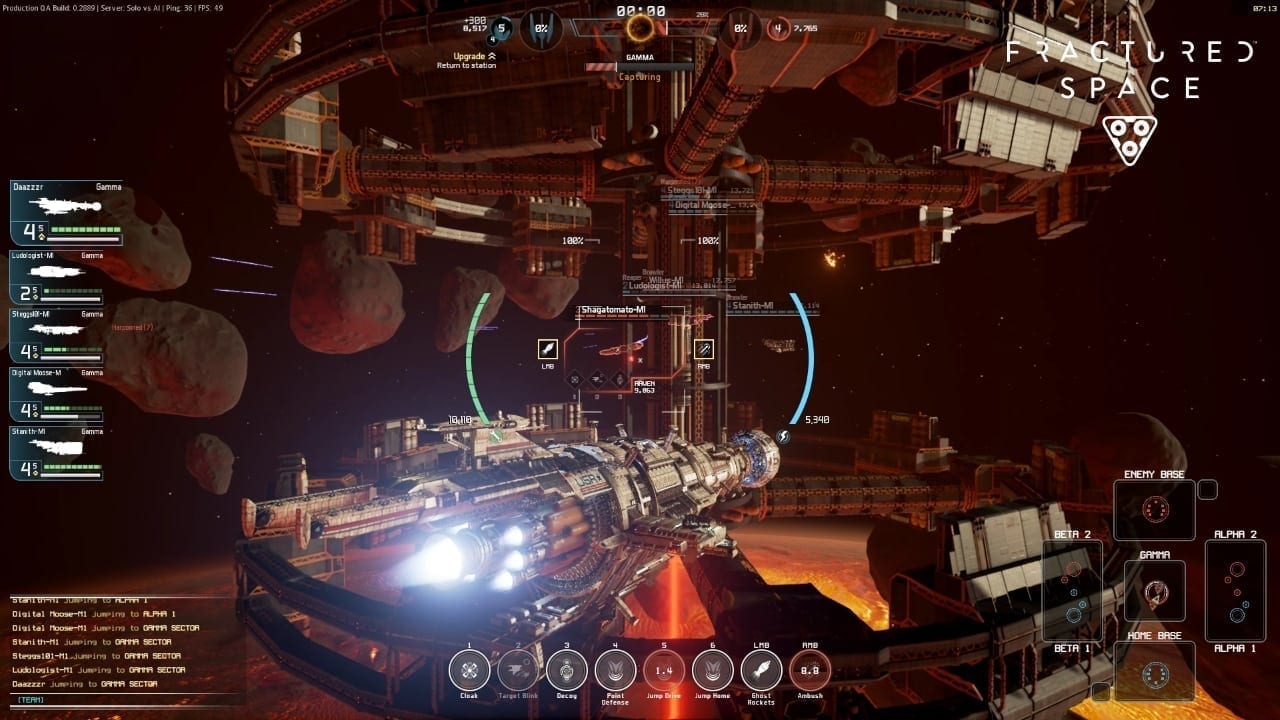The image size is (1280, 720).
Task: Select the Ghost Rockets weapon icon
Action: coord(761,670)
